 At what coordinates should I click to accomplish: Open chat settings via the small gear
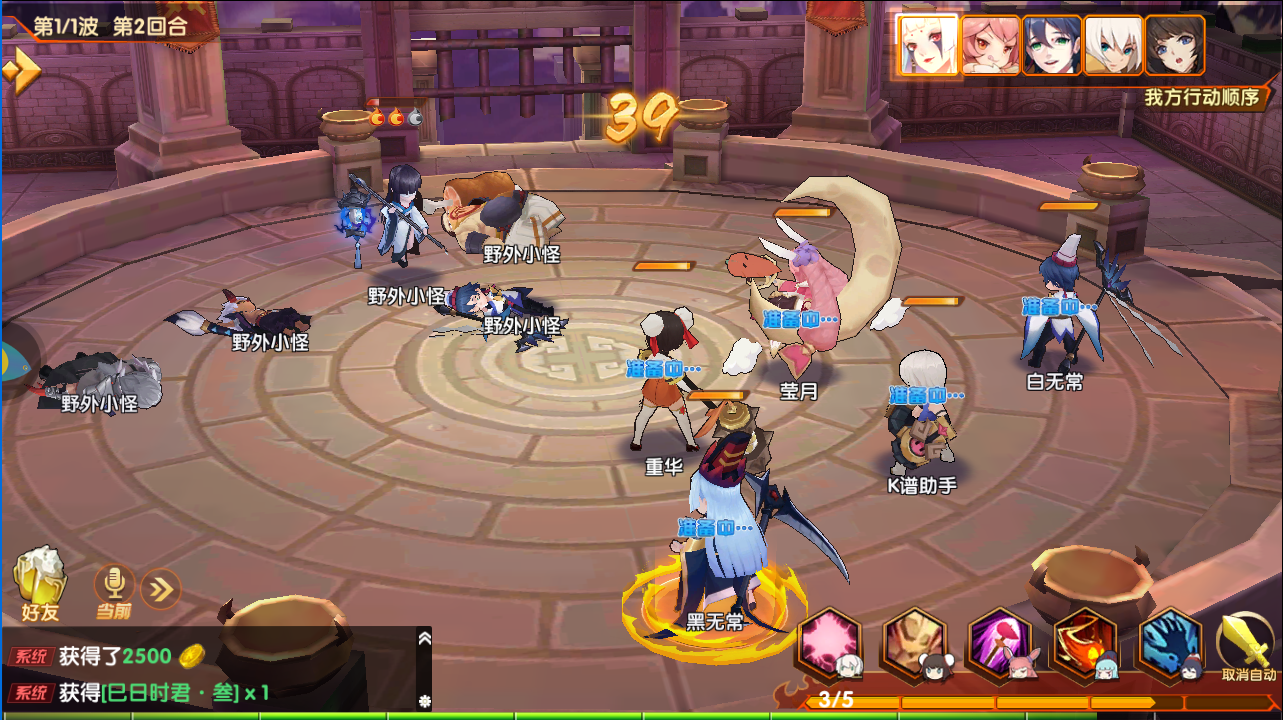tap(424, 701)
